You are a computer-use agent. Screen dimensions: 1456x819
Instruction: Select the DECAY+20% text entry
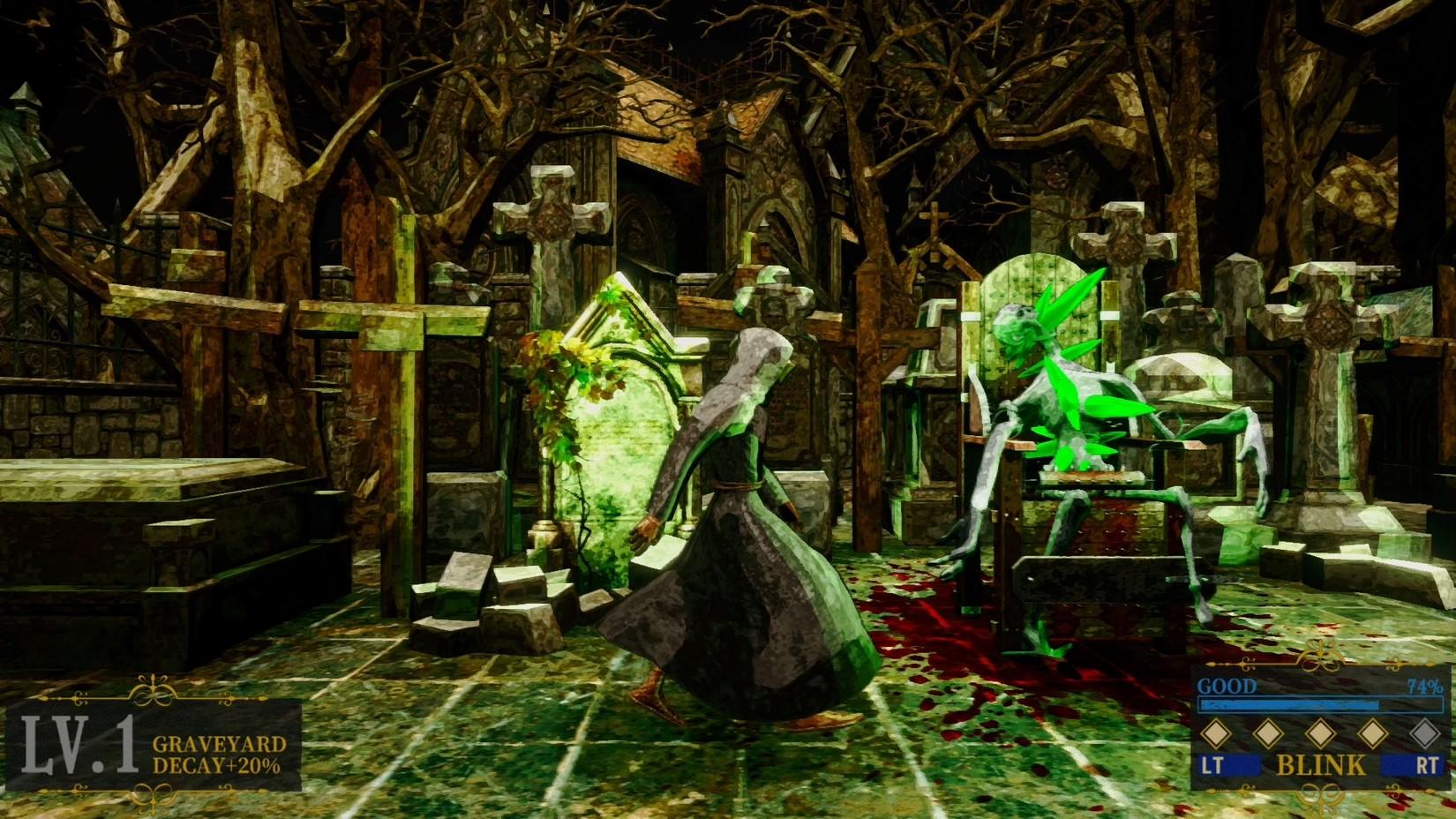coord(216,765)
